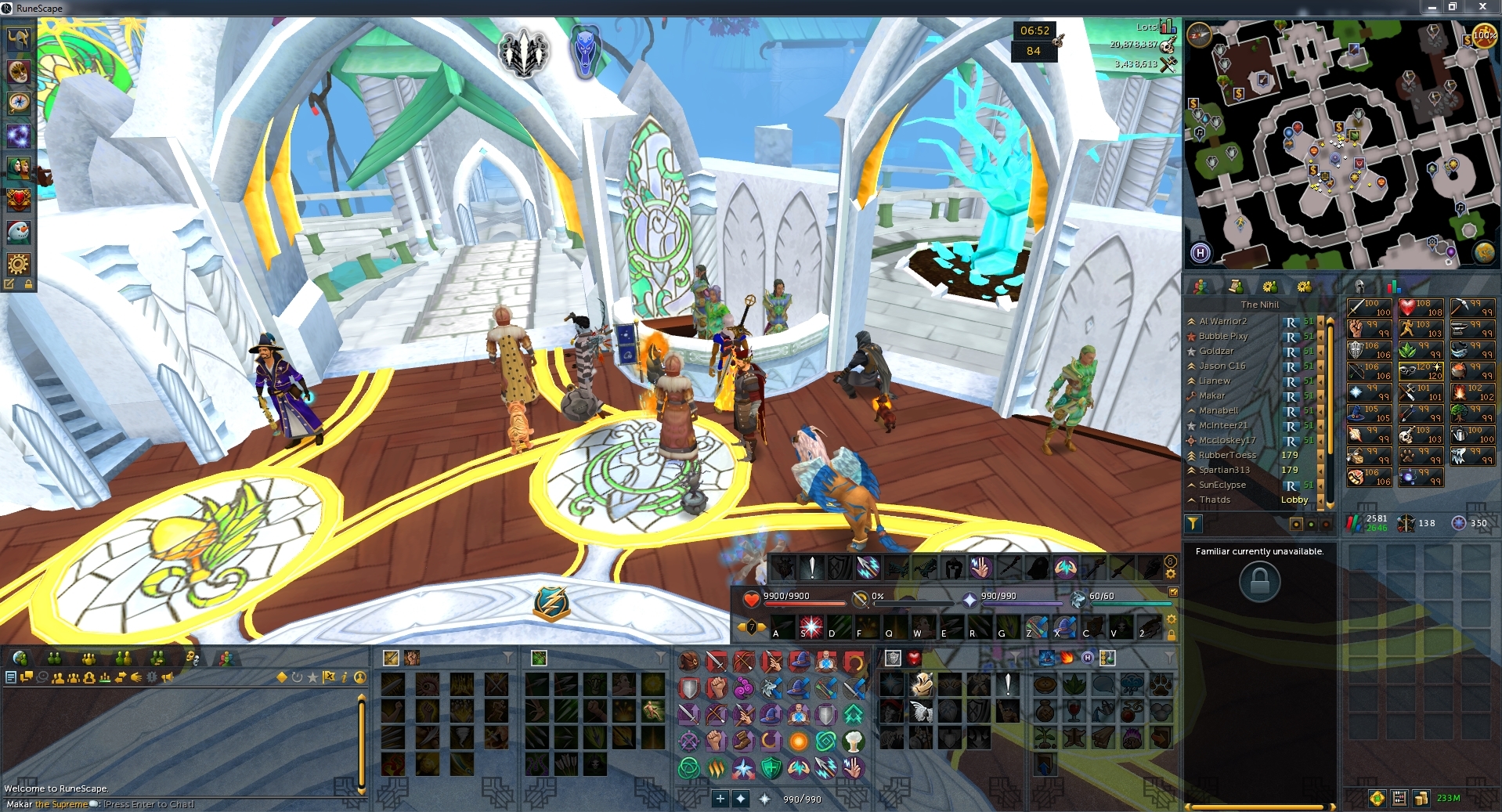Toggle the action bar padlock lock
Image resolution: width=1502 pixels, height=812 pixels.
tap(1172, 630)
